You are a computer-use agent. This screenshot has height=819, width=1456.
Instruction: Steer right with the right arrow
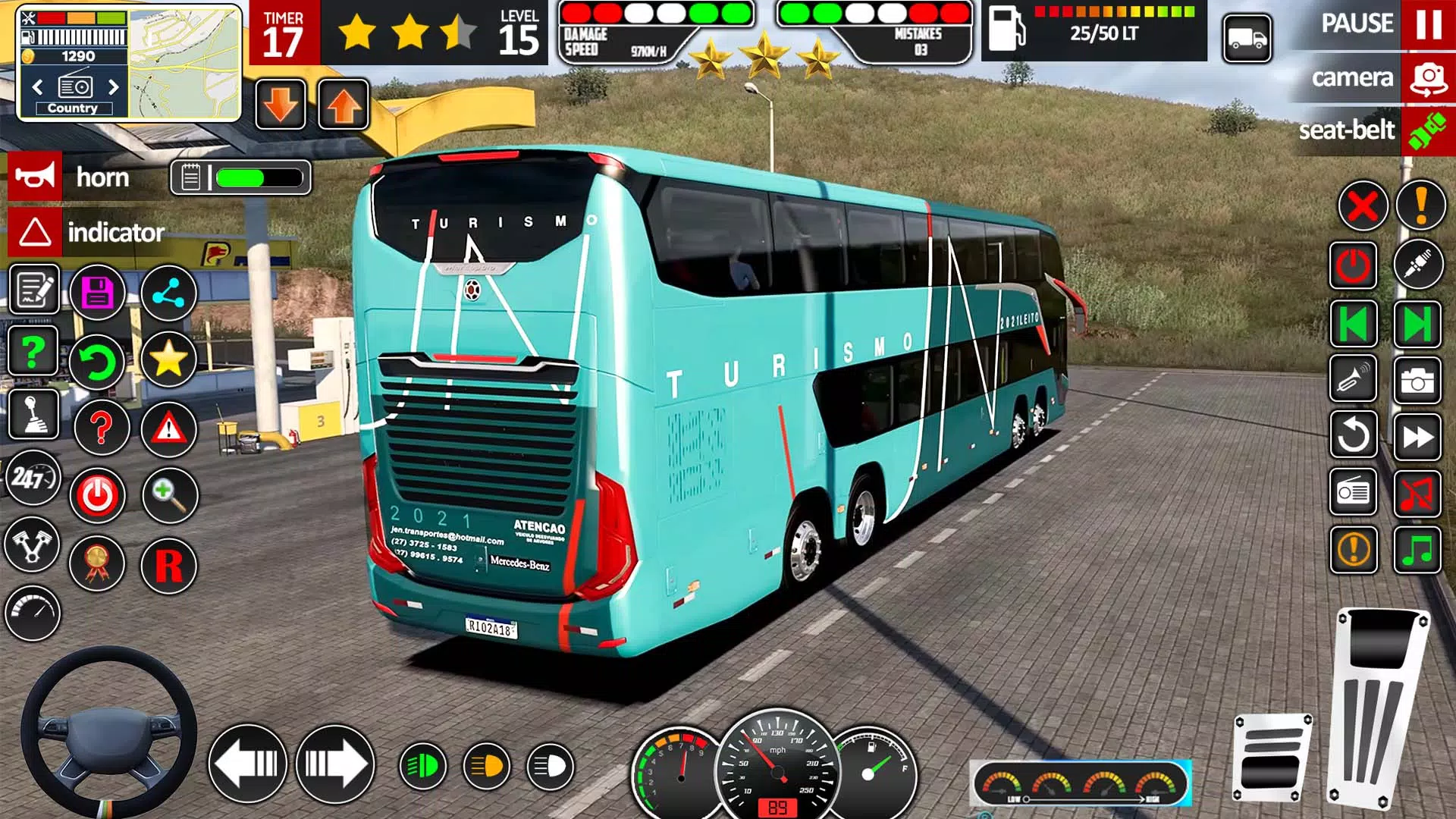point(334,764)
